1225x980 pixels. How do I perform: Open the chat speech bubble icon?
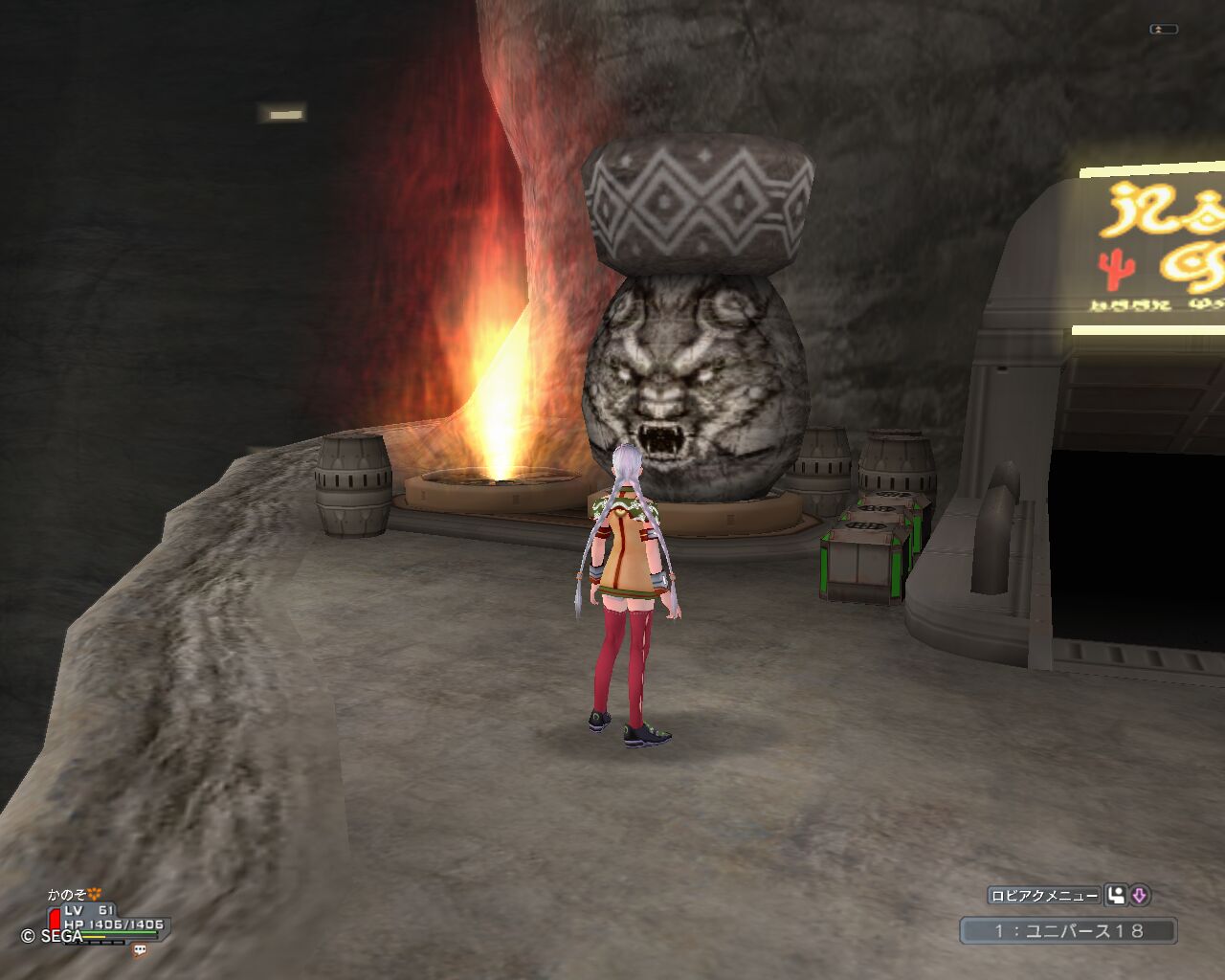(x=141, y=950)
